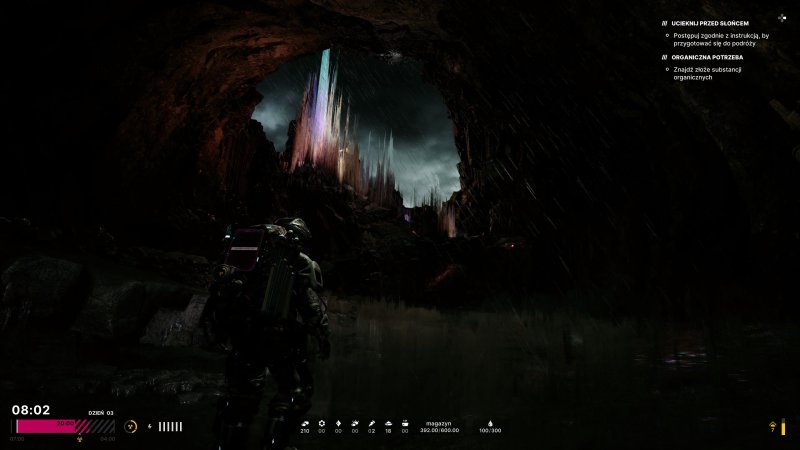Click the signal indicator icon showing 7

coord(772,427)
